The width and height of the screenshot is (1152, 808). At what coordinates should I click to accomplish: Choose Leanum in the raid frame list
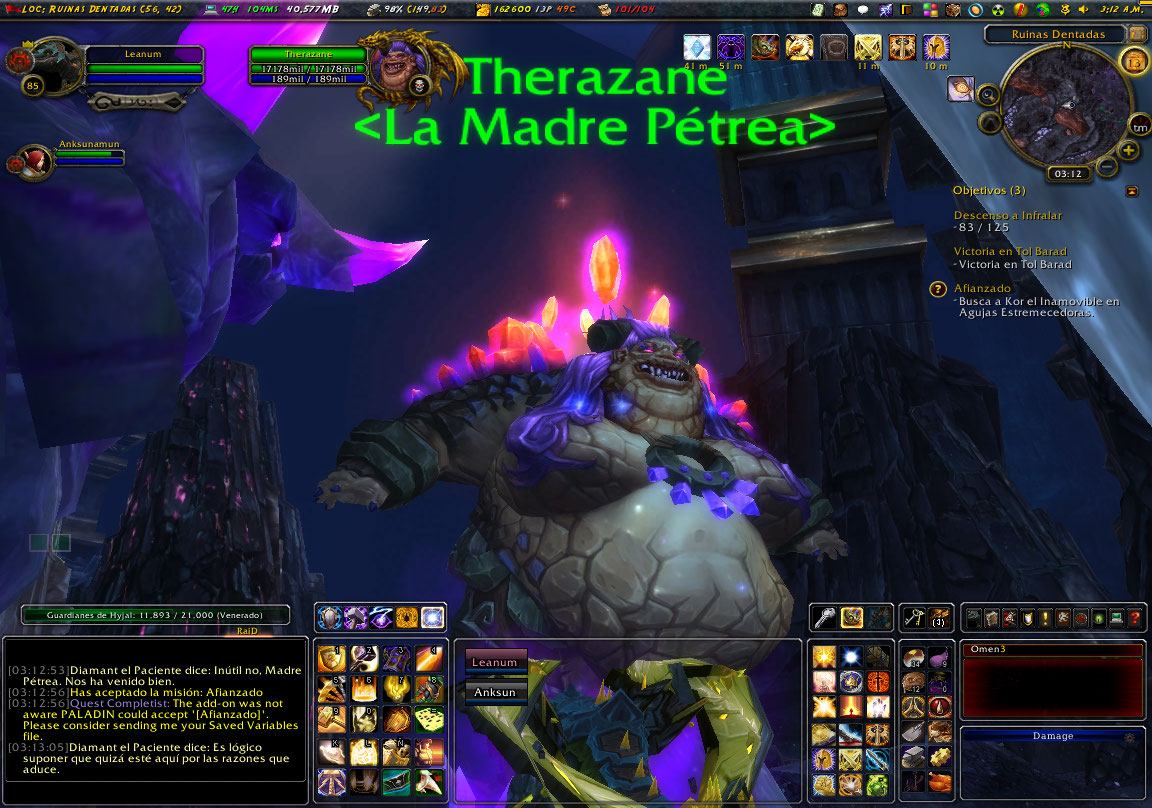point(495,662)
